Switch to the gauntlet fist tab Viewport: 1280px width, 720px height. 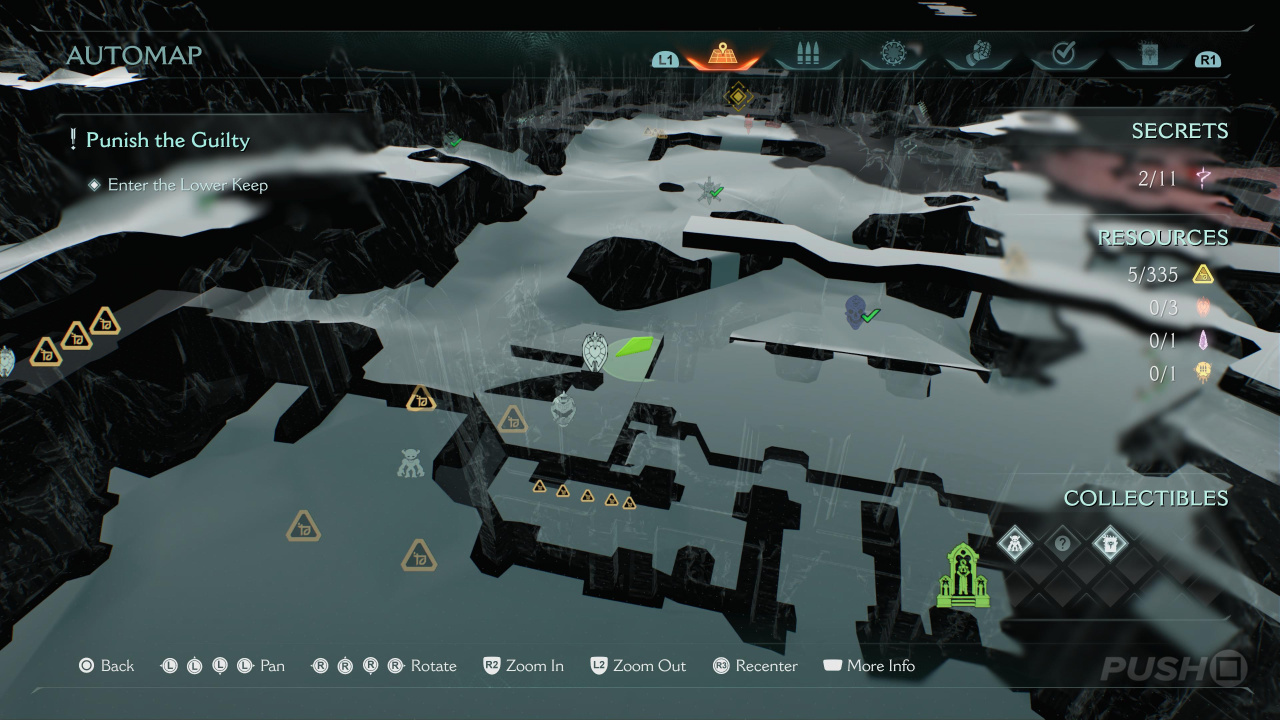pyautogui.click(x=977, y=55)
